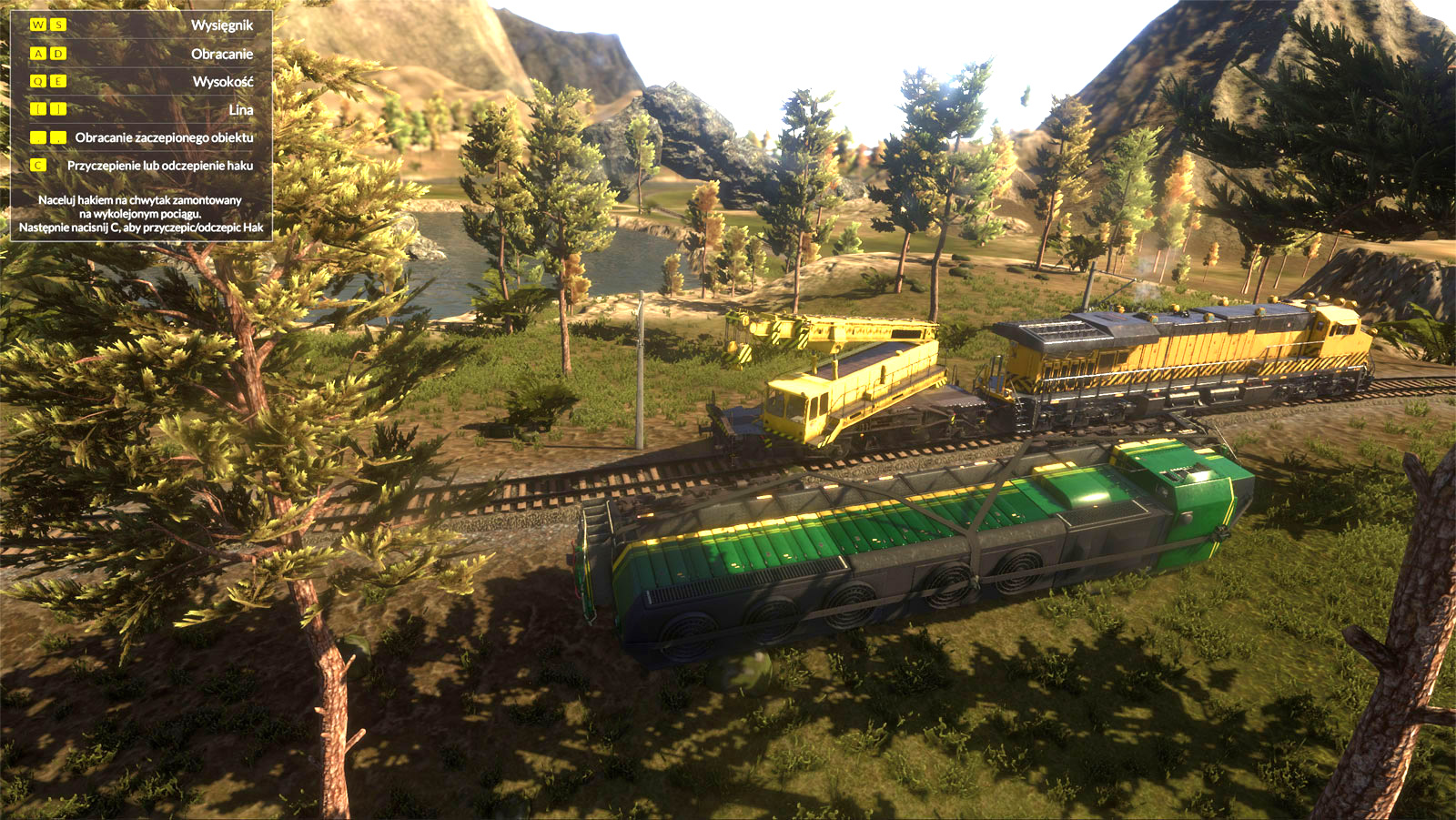Click the Lina label text

tap(241, 110)
